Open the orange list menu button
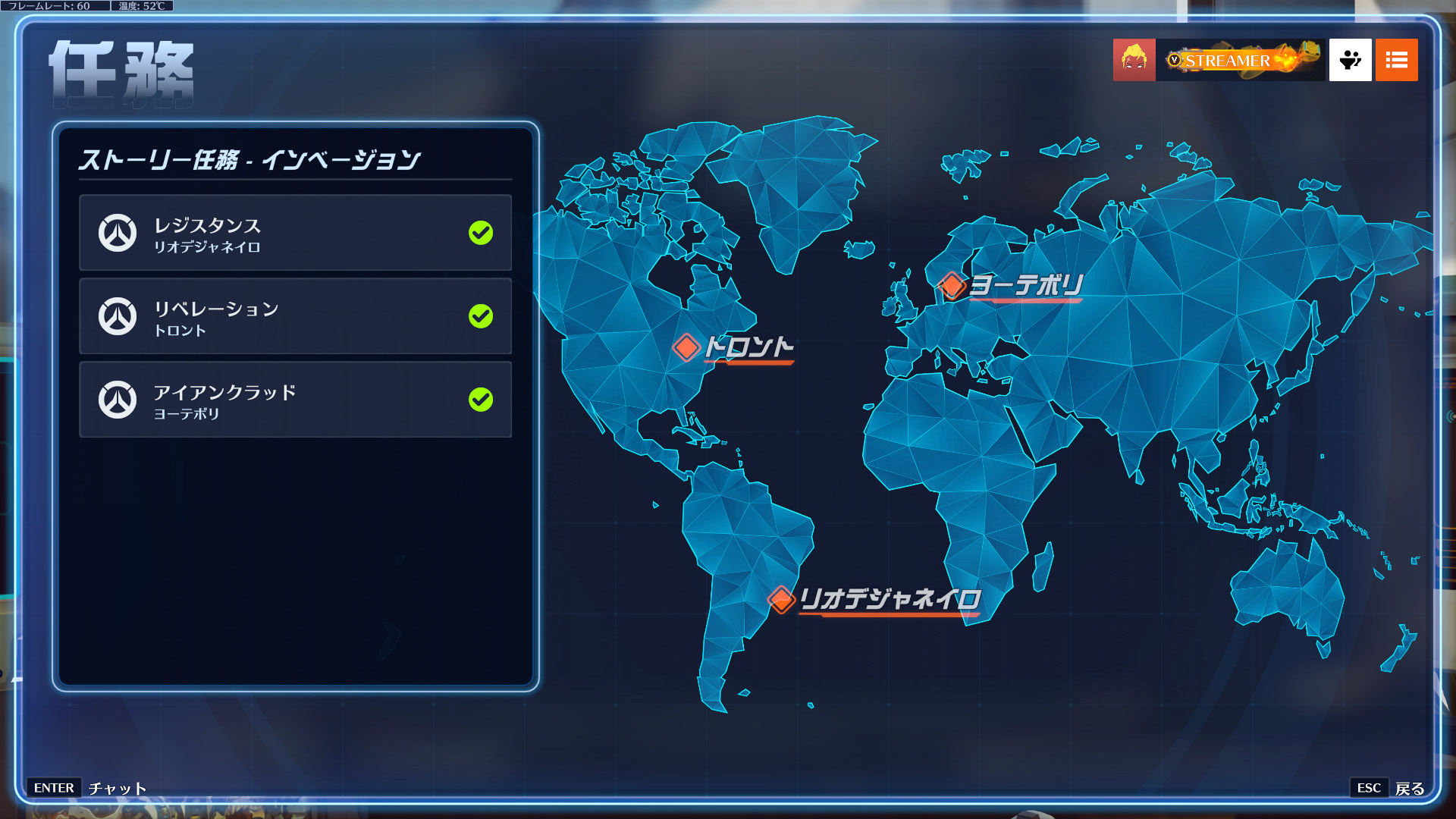The height and width of the screenshot is (819, 1456). coord(1396,60)
